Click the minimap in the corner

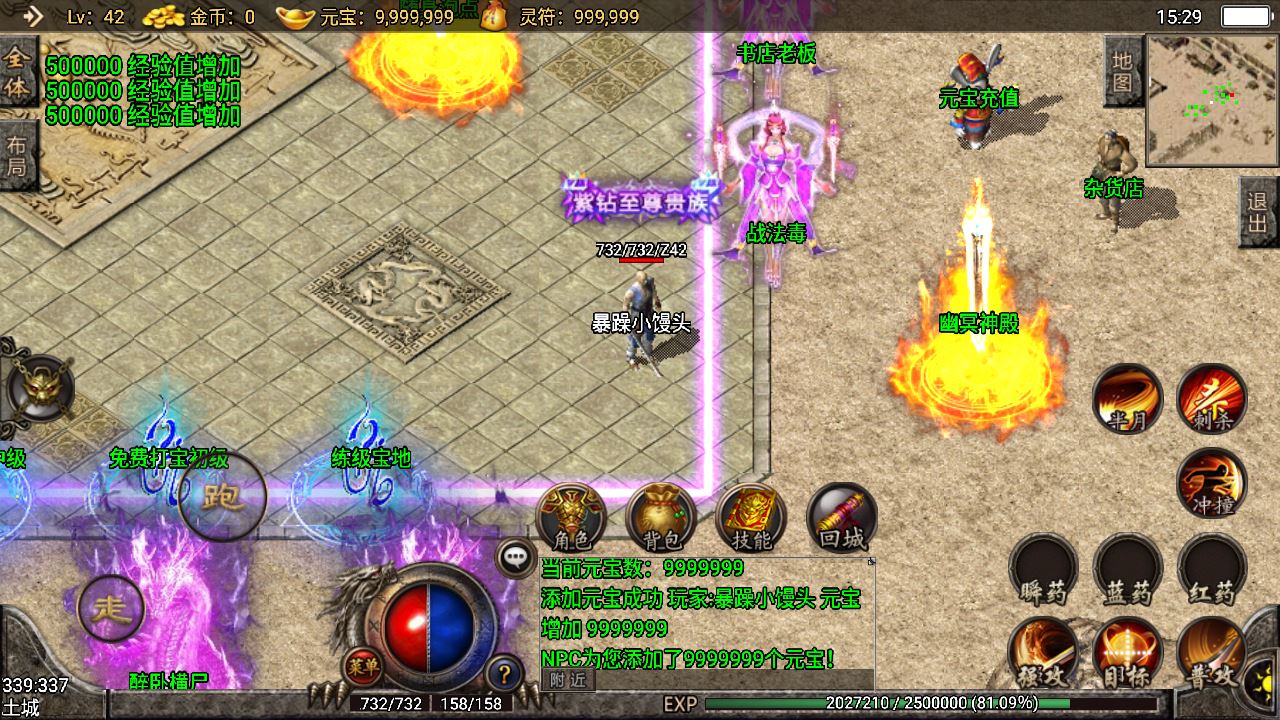(1212, 100)
